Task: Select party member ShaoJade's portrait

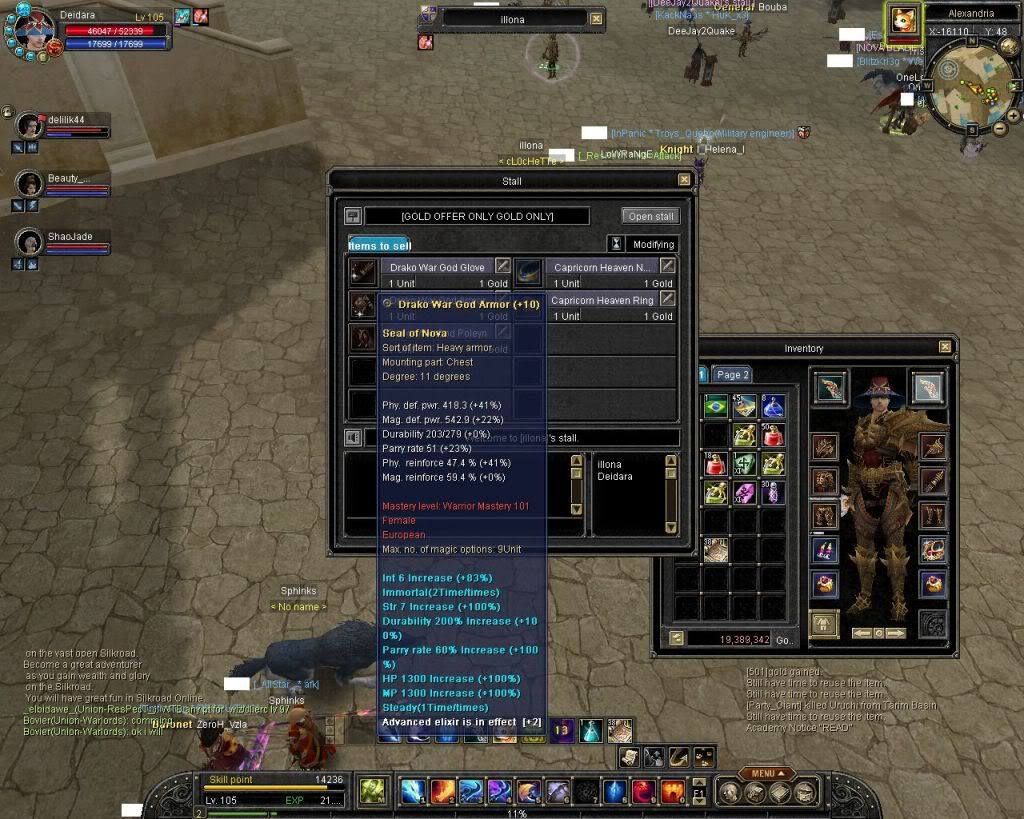Action: click(x=30, y=242)
